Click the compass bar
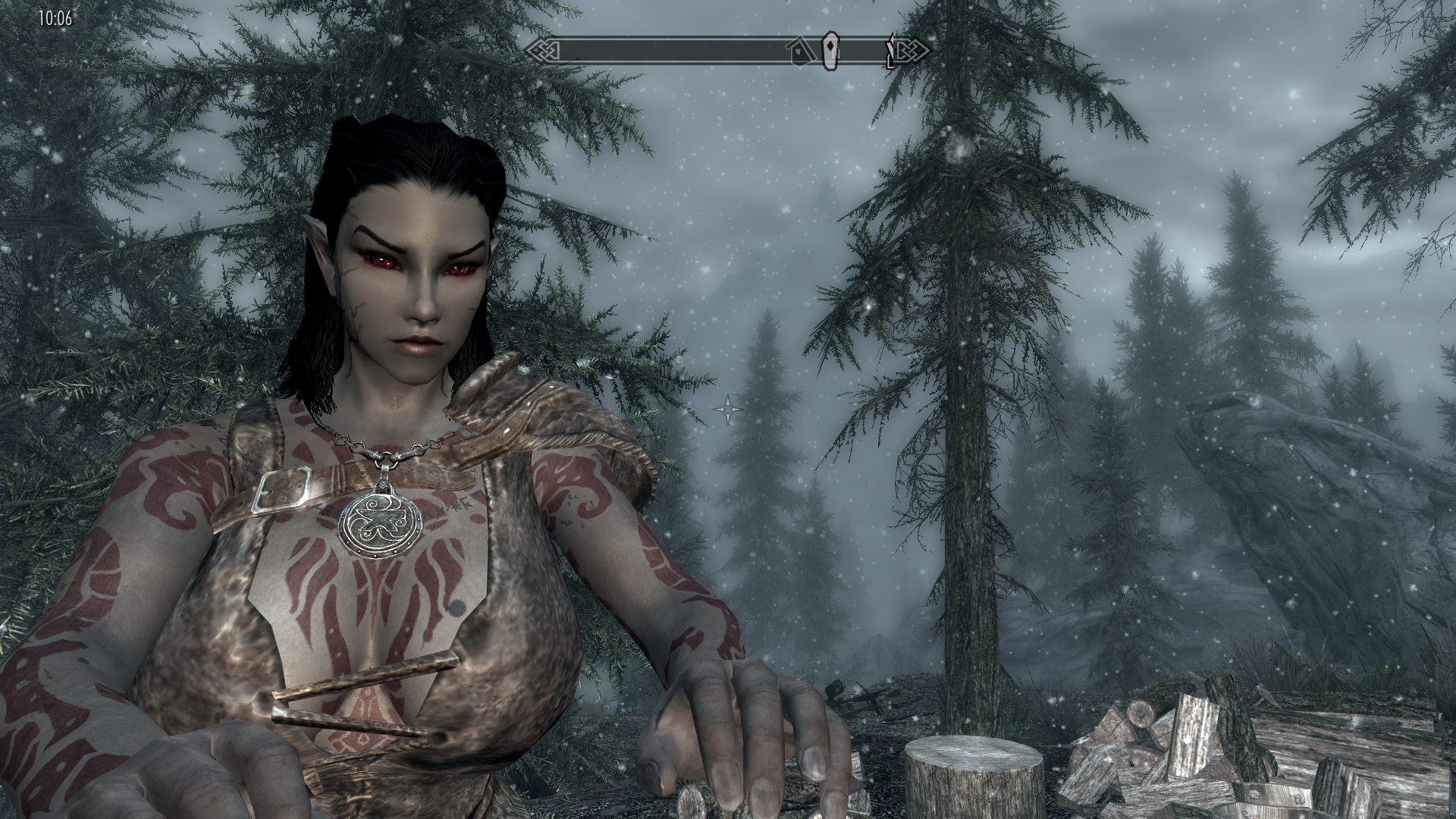Screen dimensions: 1456x819 coord(682,51)
